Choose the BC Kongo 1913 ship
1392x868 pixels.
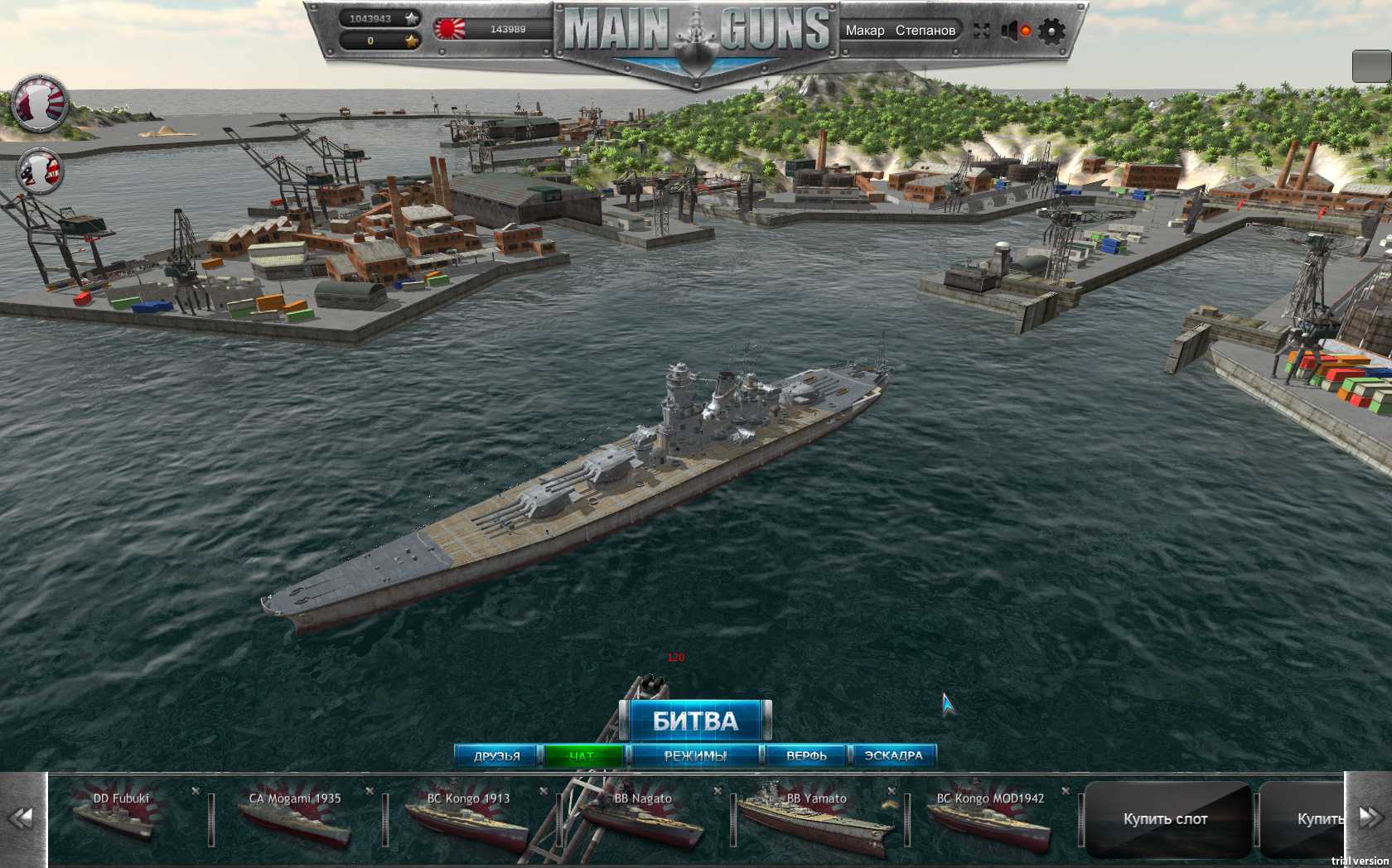pyautogui.click(x=470, y=818)
